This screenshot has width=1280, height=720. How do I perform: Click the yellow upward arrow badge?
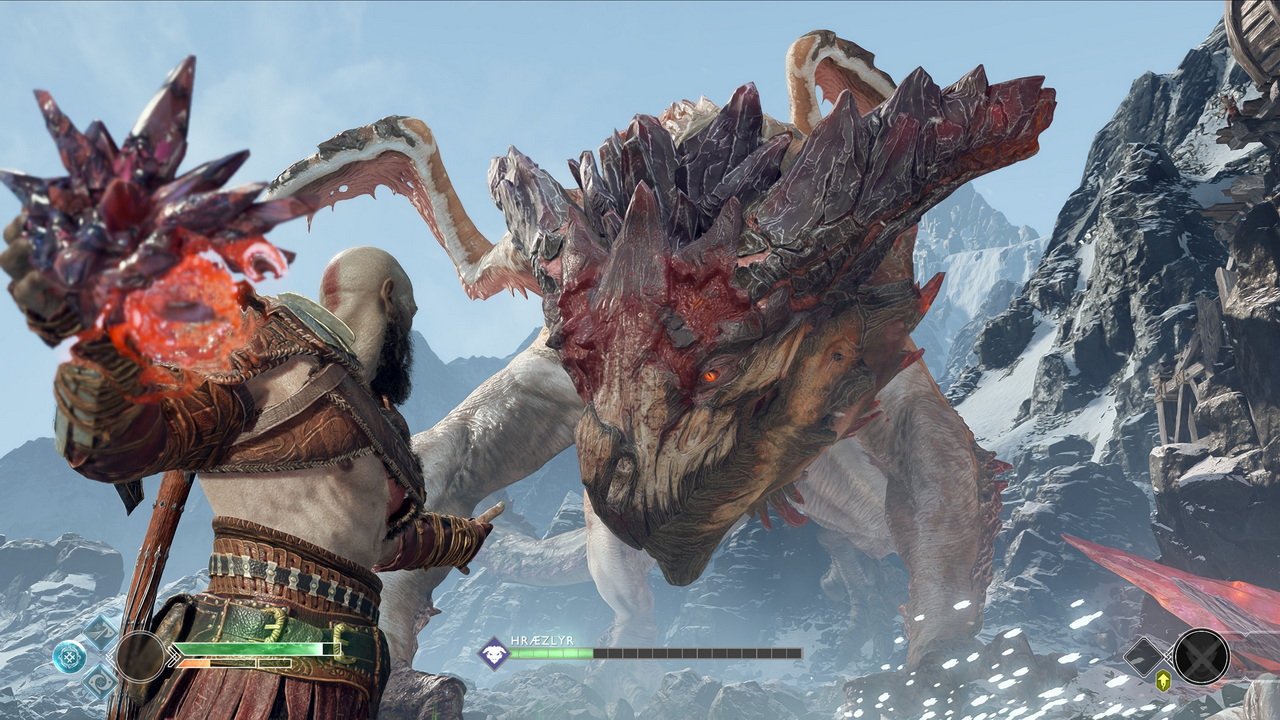click(1164, 681)
